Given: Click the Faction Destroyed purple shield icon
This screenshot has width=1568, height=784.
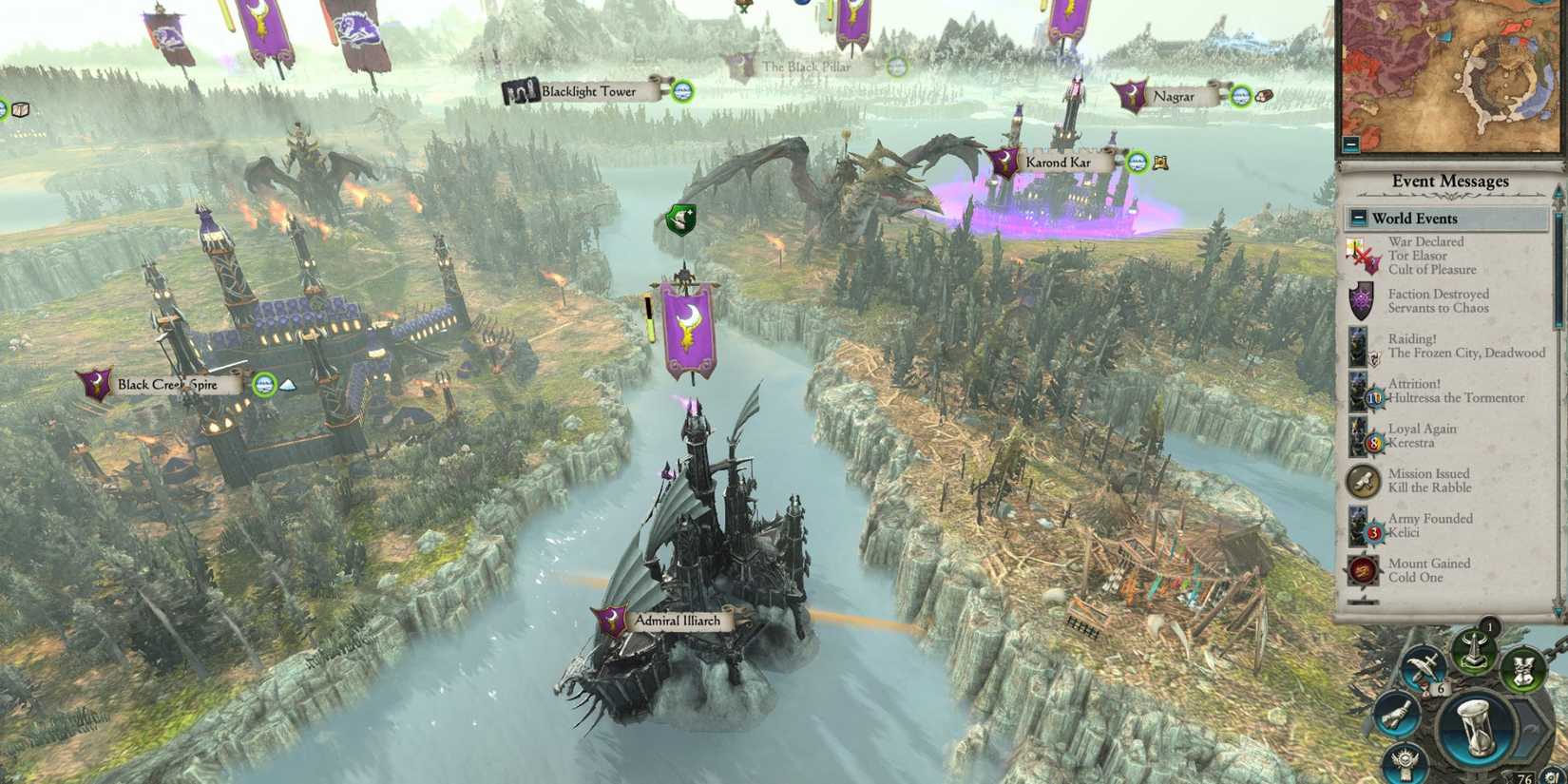Looking at the screenshot, I should [x=1361, y=298].
